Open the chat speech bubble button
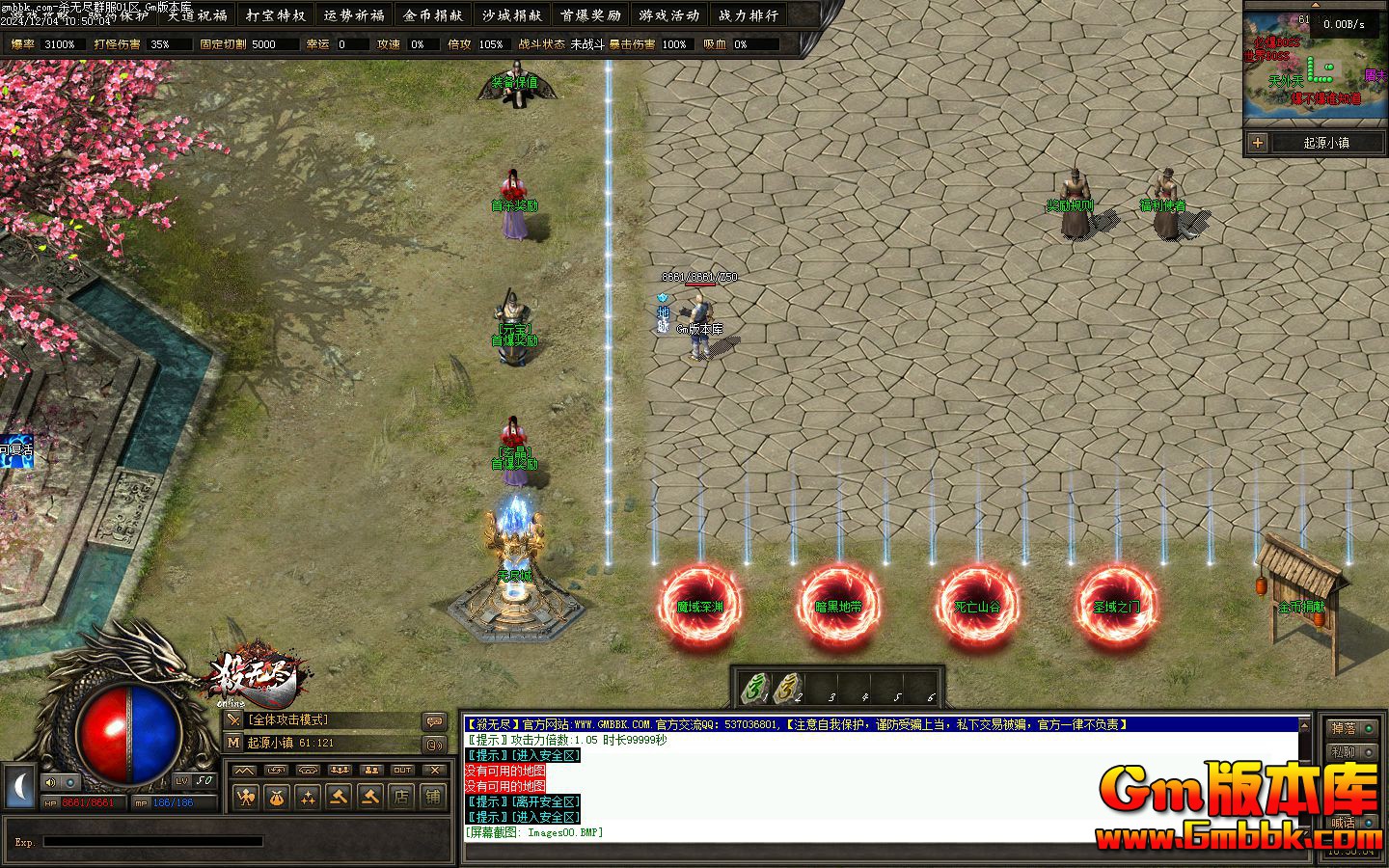This screenshot has height=868, width=1389. (x=435, y=721)
